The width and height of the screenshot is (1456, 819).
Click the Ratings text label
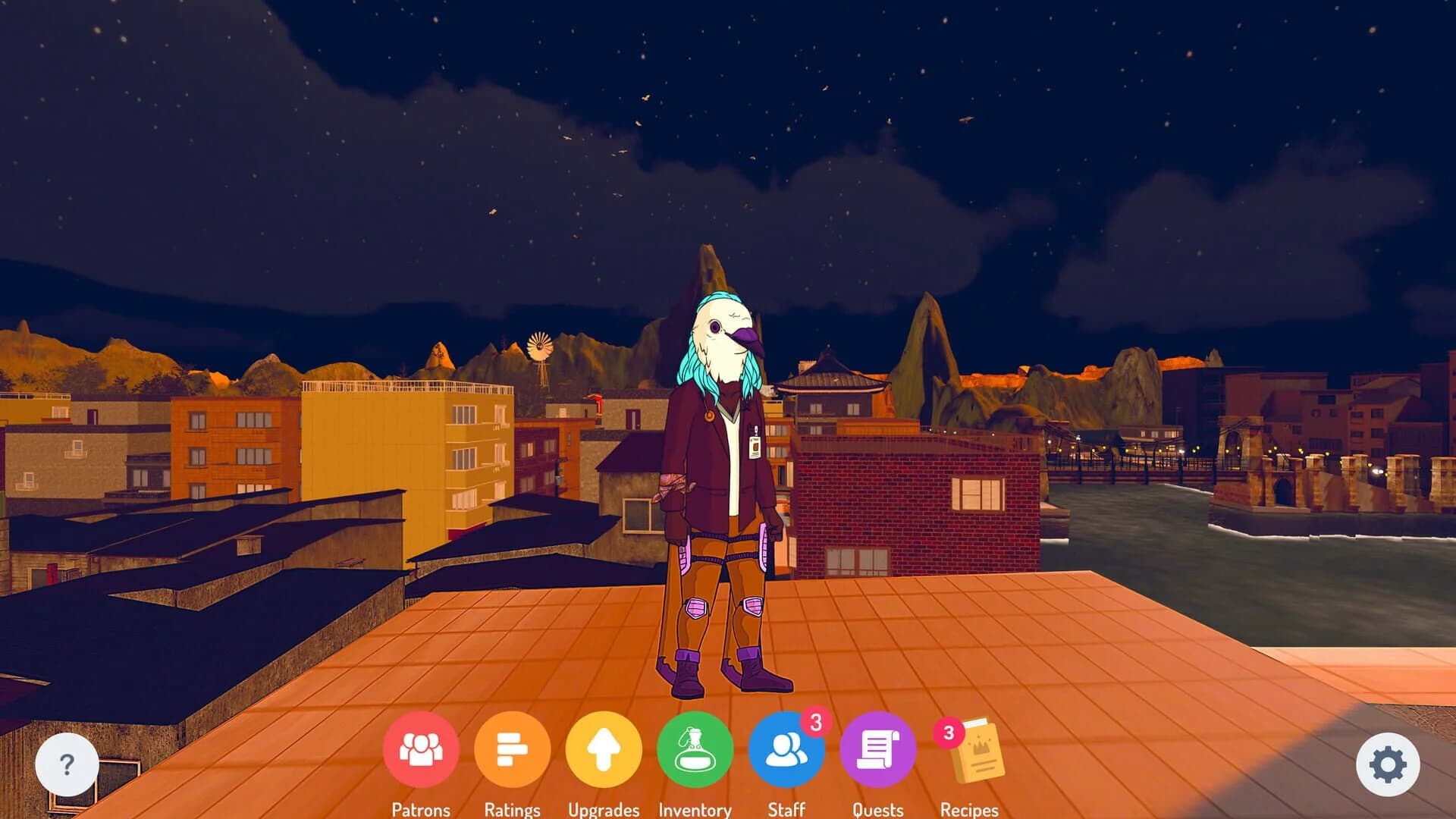[x=513, y=810]
